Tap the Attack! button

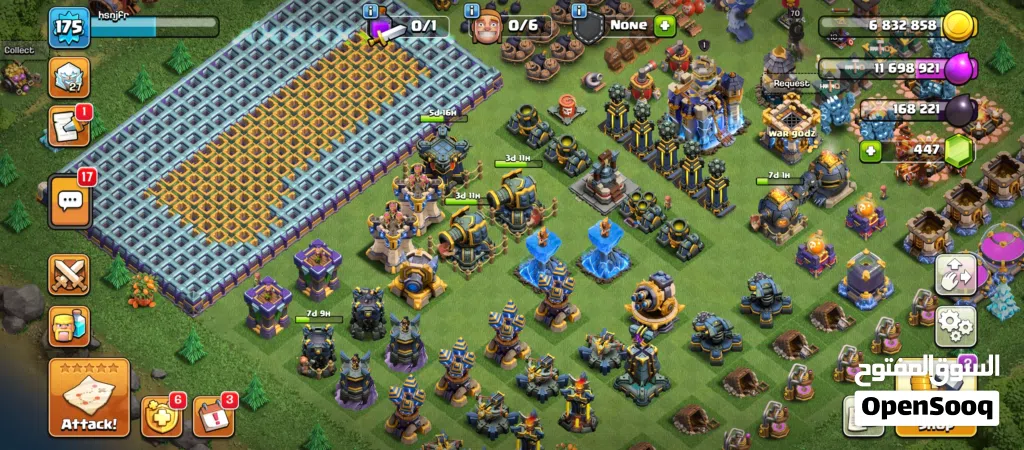tap(89, 399)
